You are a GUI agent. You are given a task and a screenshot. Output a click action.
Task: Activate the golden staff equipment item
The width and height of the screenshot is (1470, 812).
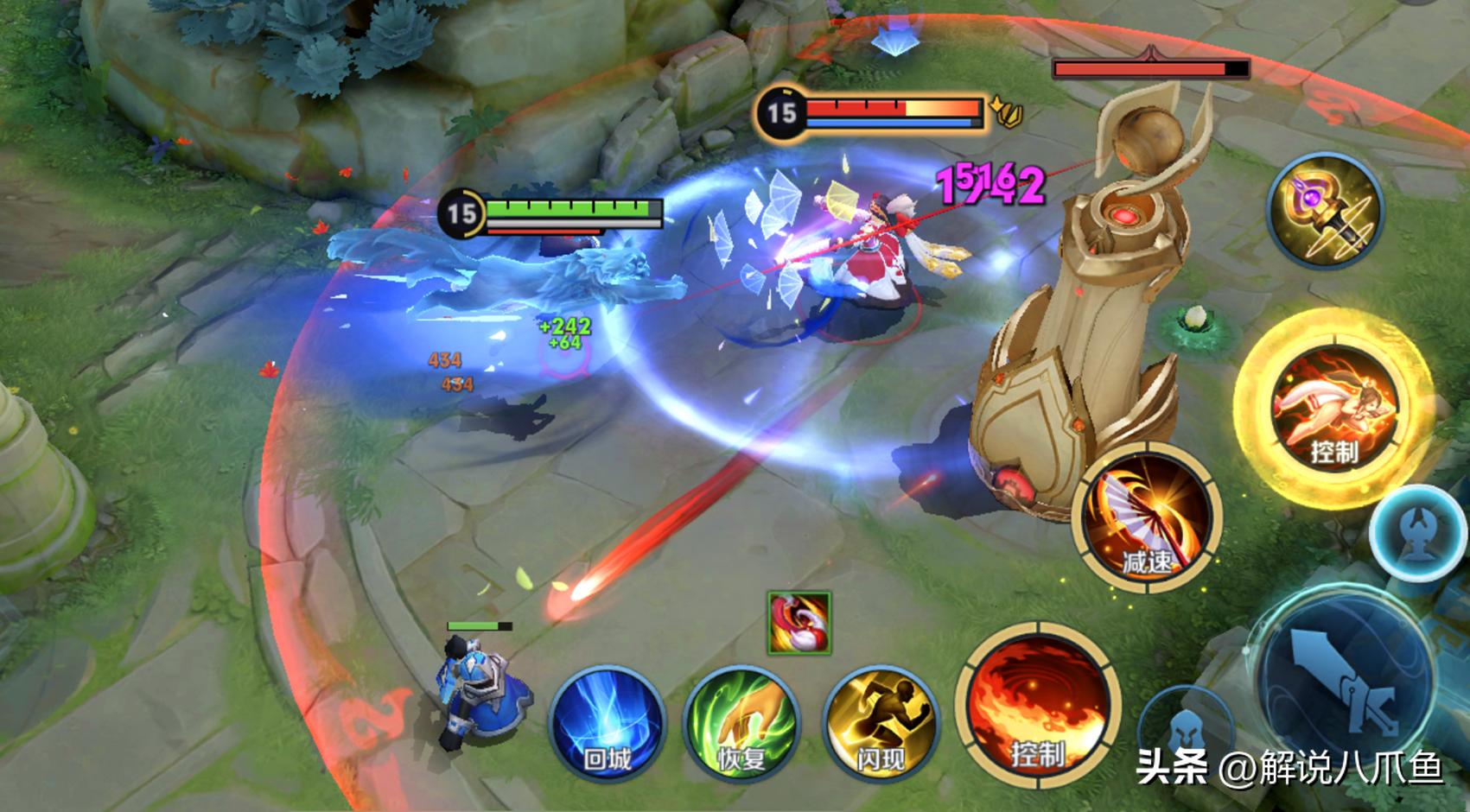point(1326,212)
